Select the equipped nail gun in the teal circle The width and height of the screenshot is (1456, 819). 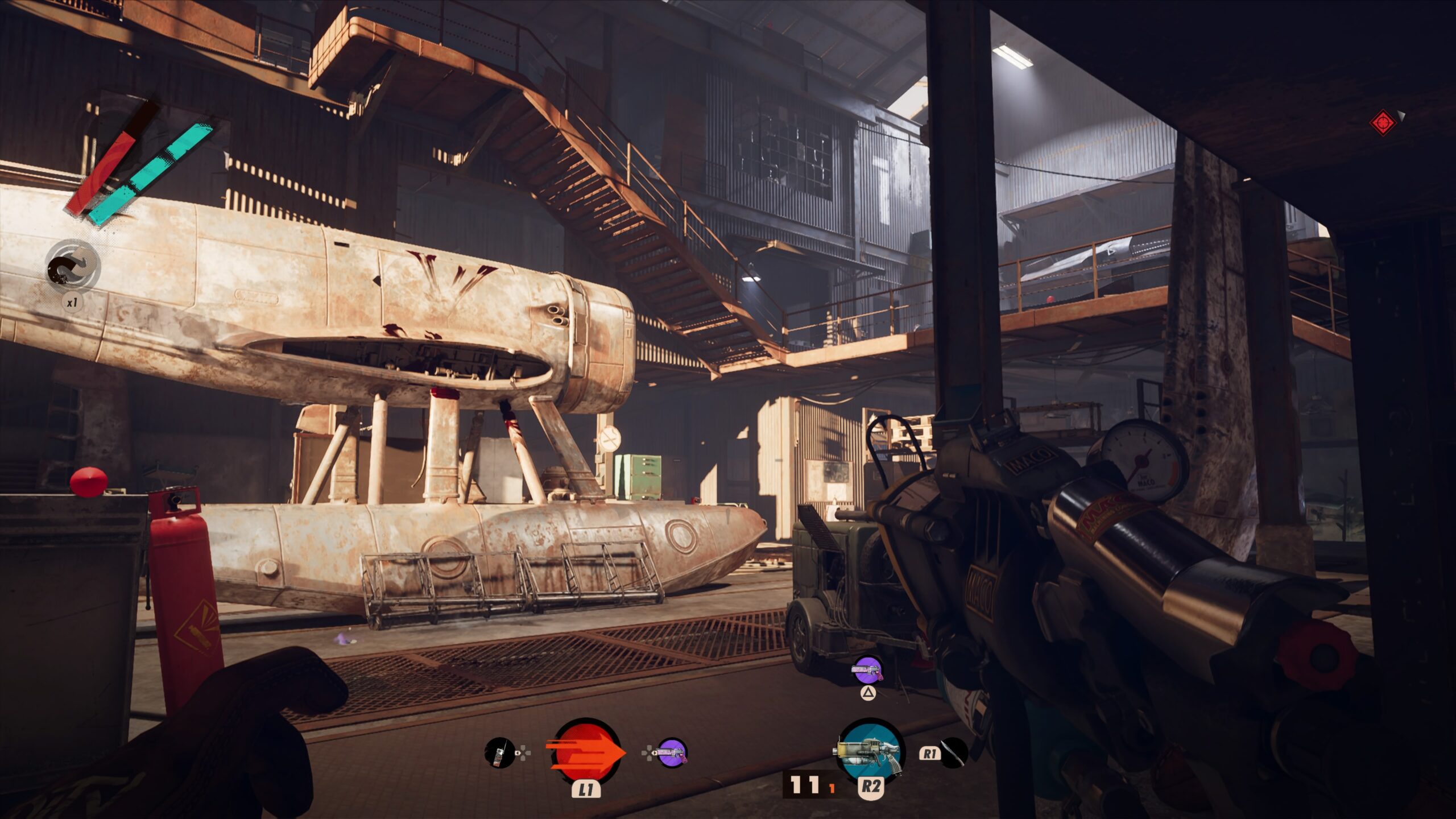click(x=870, y=751)
